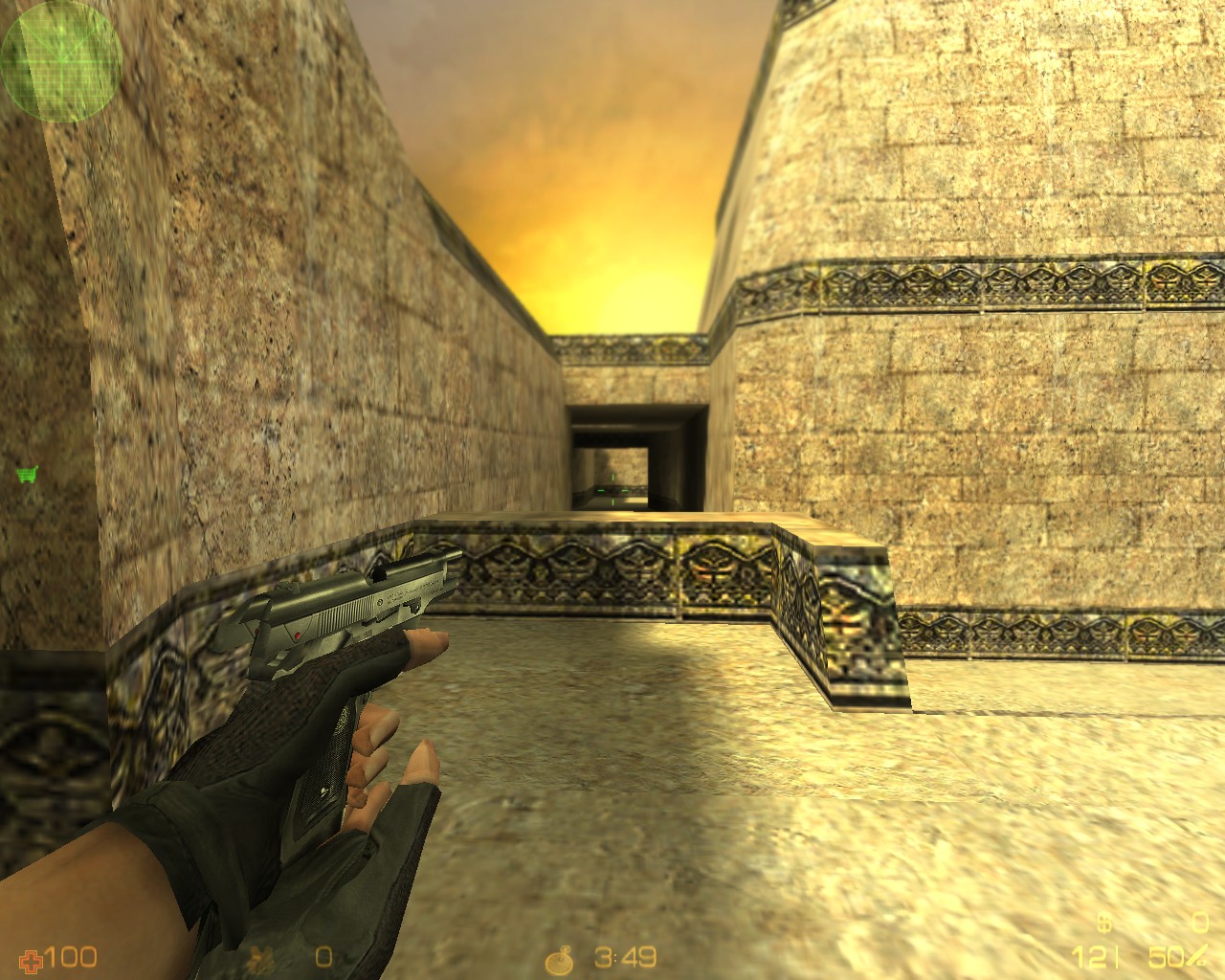Select the green buy-zone shopping cart icon
This screenshot has height=980, width=1225.
(26, 471)
